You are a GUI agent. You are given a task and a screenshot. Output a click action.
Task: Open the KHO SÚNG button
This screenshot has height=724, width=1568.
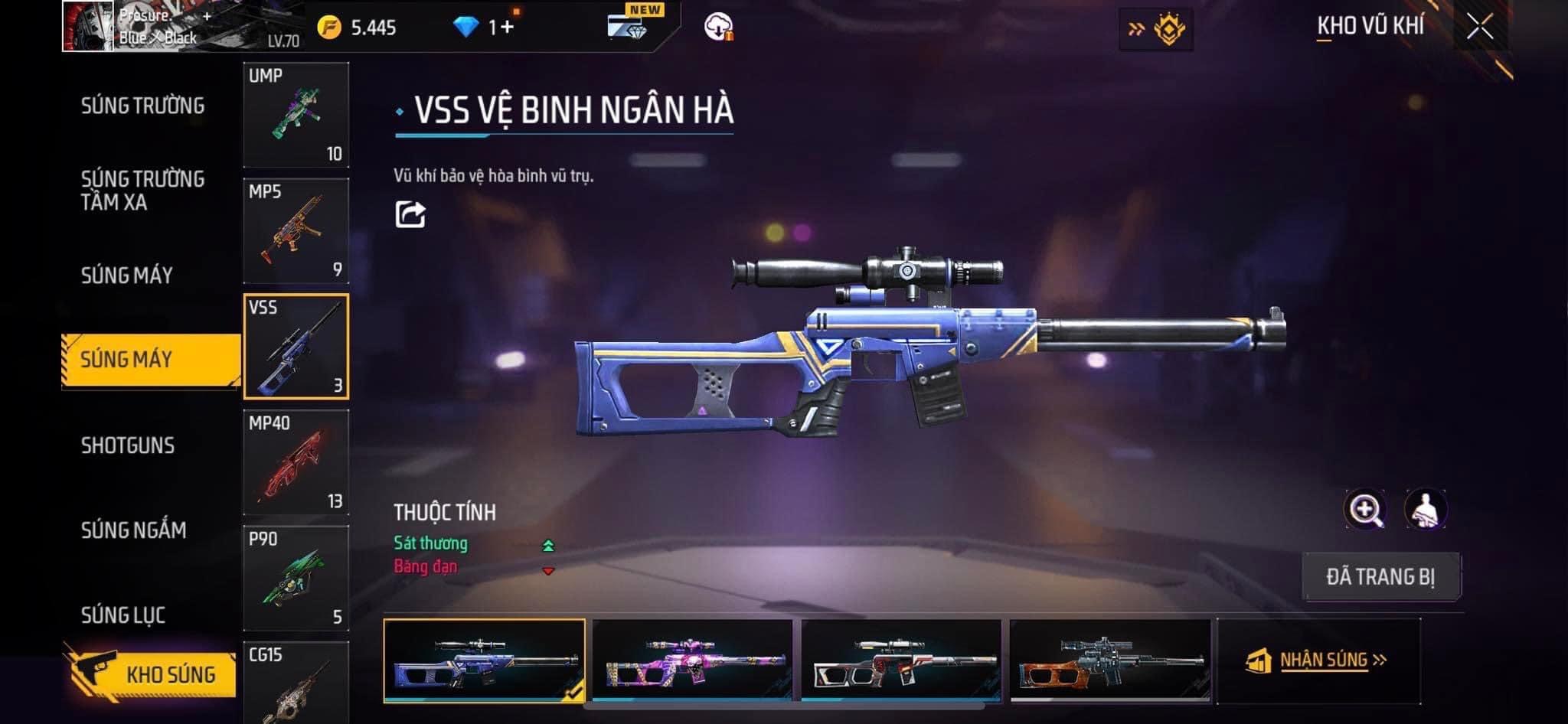pyautogui.click(x=152, y=673)
